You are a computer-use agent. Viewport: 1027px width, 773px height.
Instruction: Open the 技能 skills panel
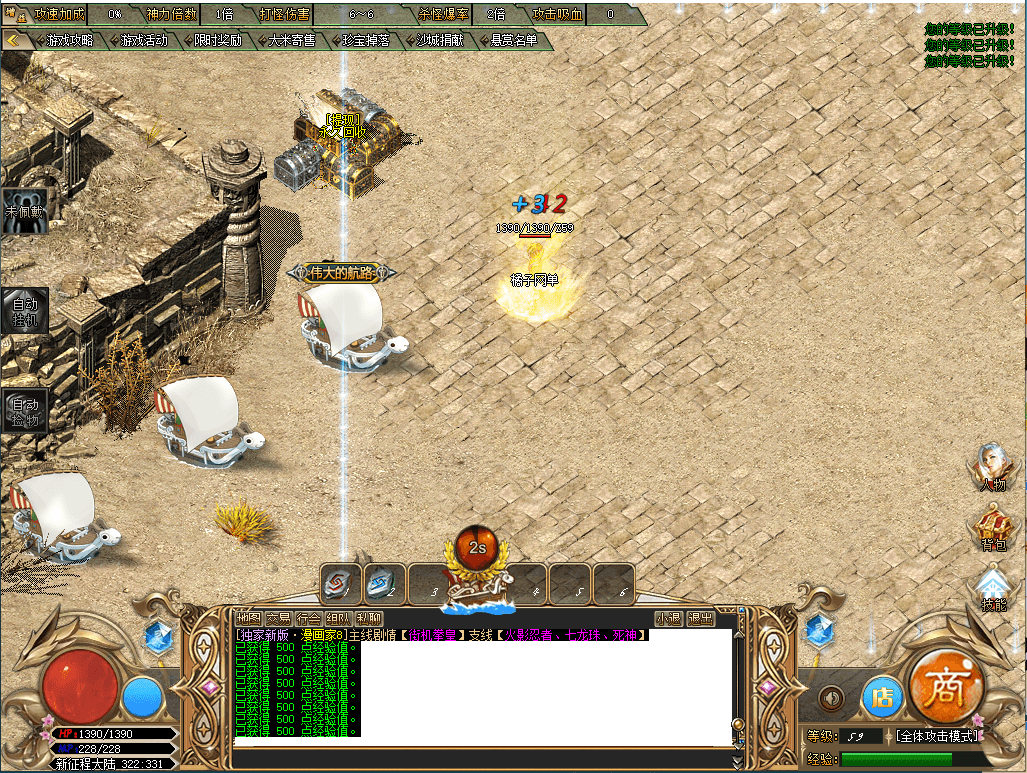point(992,590)
